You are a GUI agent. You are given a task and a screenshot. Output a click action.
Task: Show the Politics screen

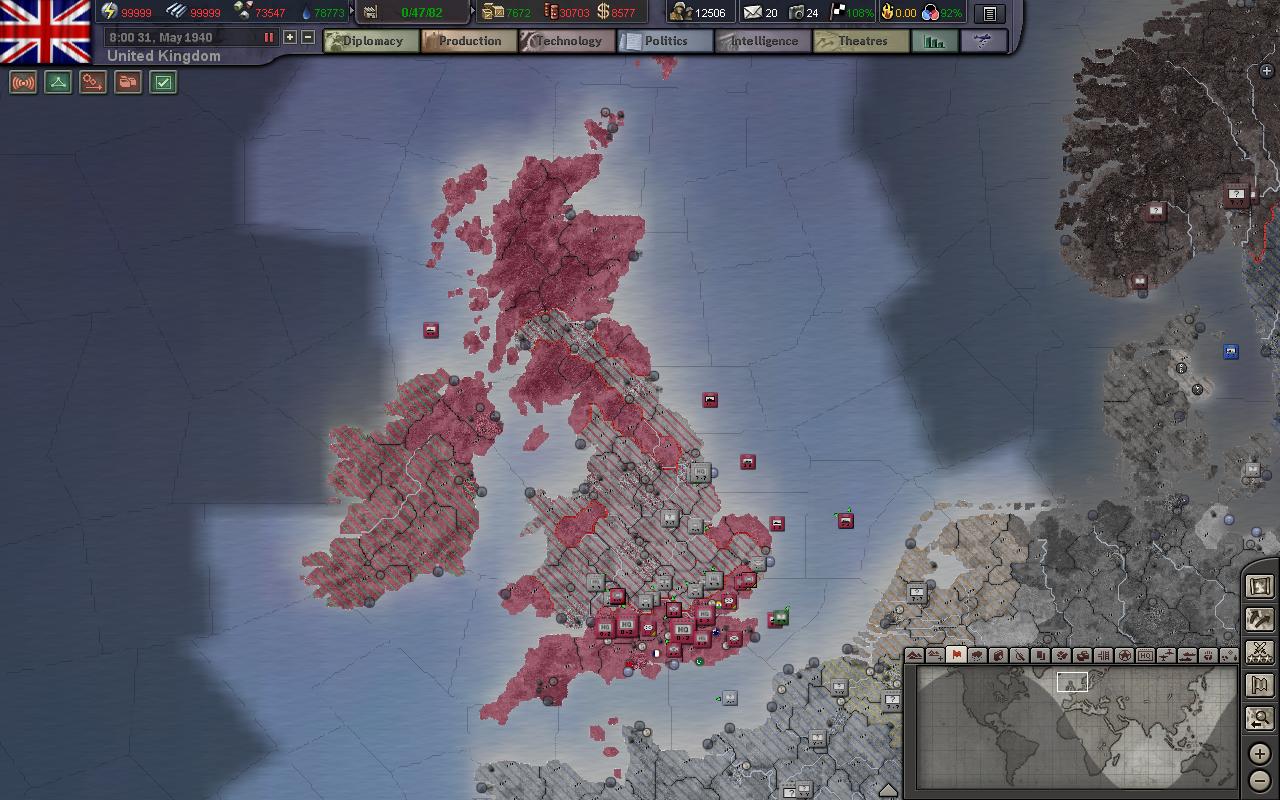(x=665, y=41)
